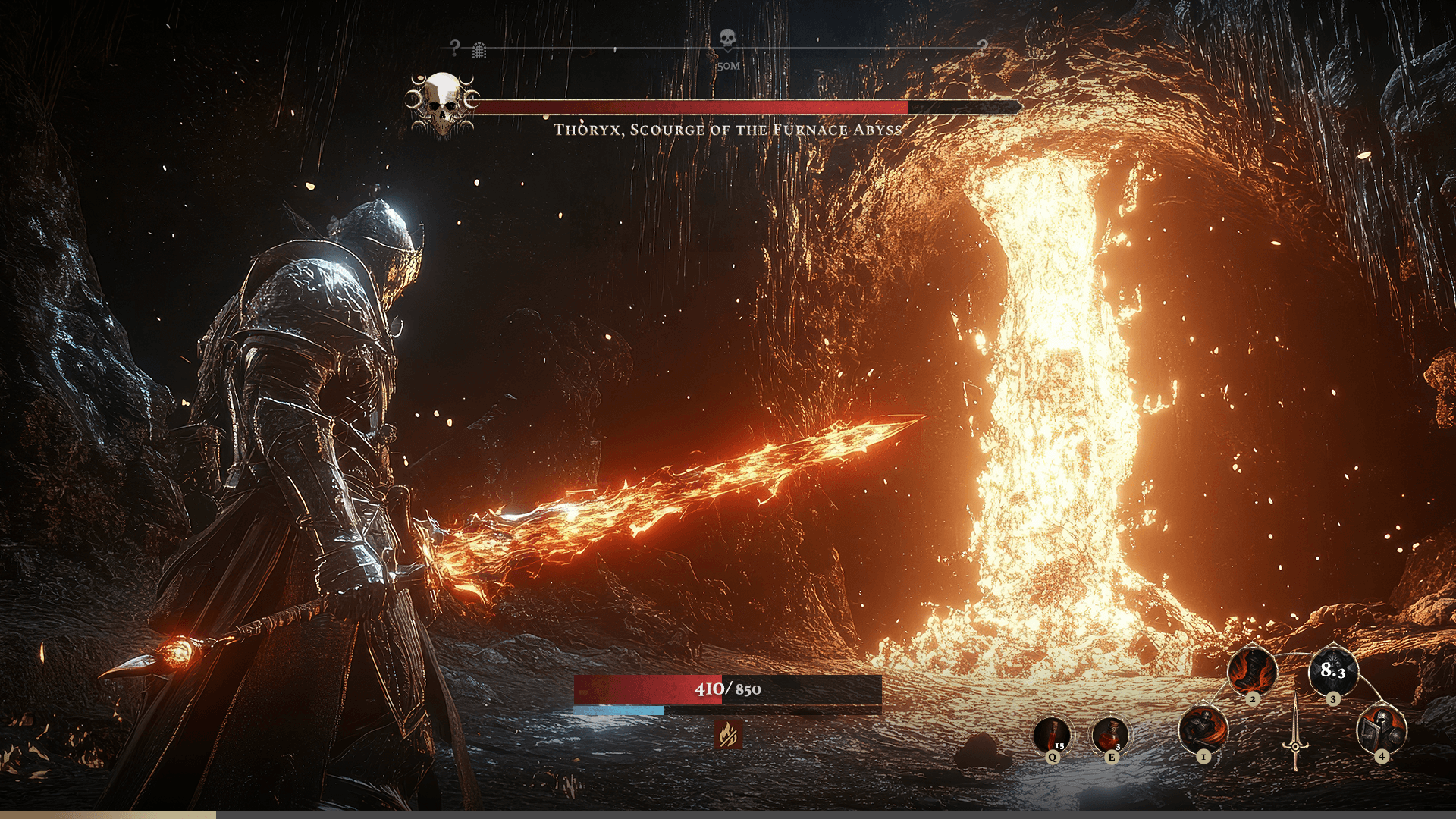
Task: Activate the flaming sword slash ability
Action: pos(1203,729)
